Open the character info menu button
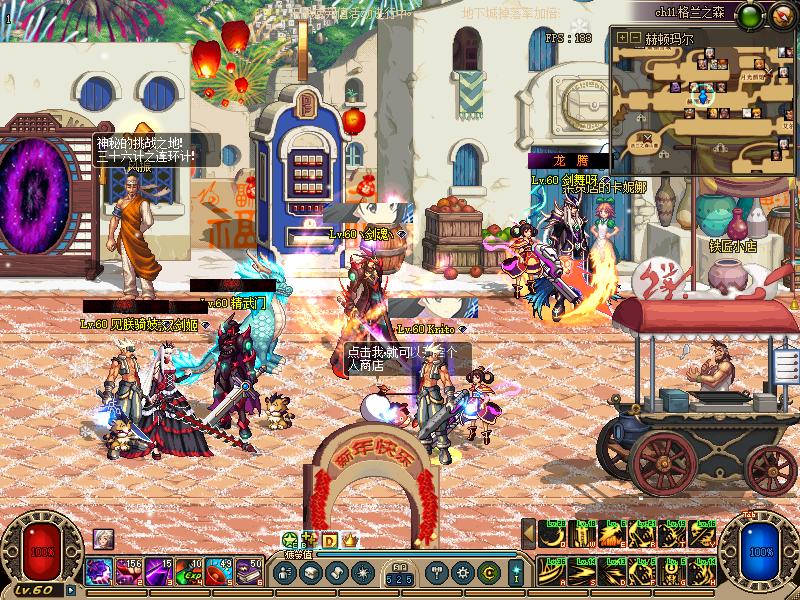This screenshot has height=600, width=800. pyautogui.click(x=285, y=573)
